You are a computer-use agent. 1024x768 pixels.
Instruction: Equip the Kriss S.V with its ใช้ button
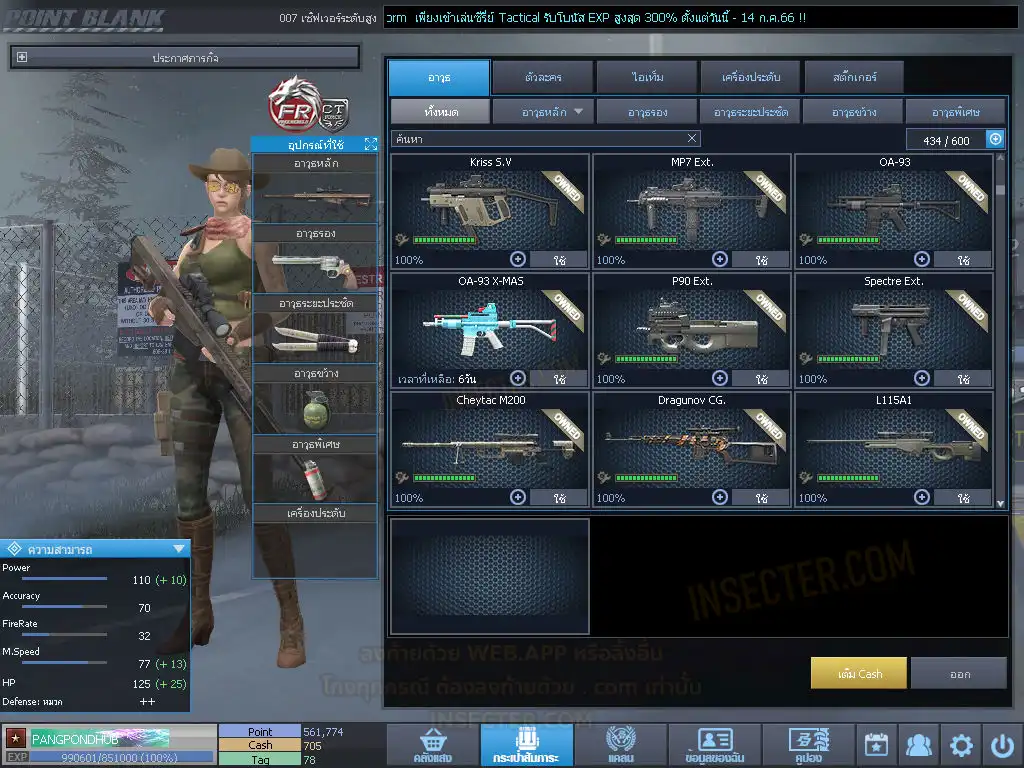point(559,260)
